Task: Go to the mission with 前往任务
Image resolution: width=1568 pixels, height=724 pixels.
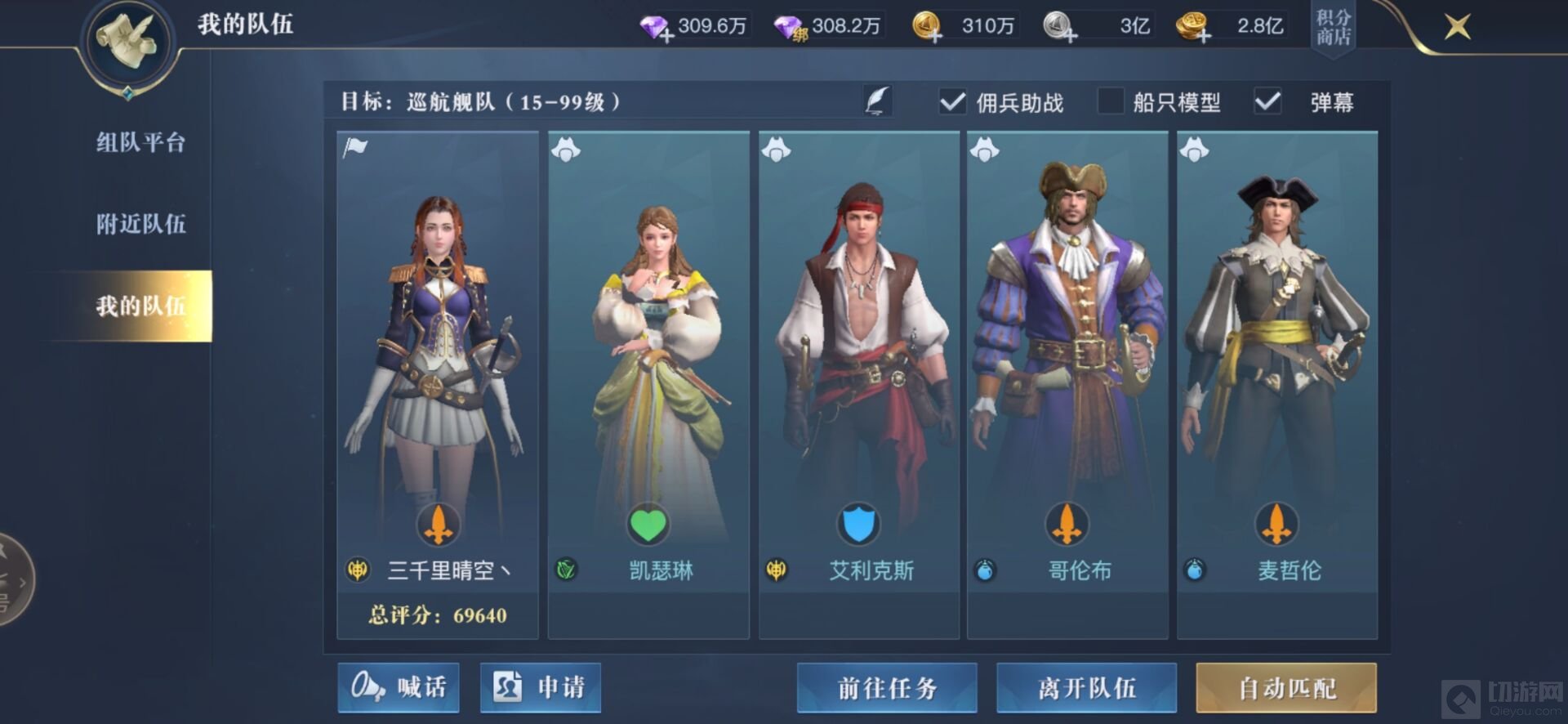Action: (x=887, y=687)
